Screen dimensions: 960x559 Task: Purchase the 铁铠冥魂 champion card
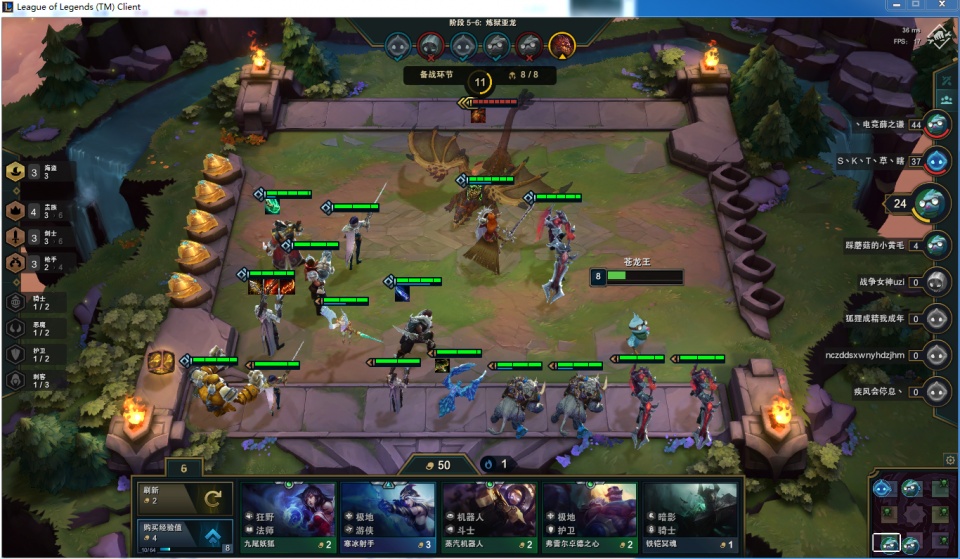point(691,516)
